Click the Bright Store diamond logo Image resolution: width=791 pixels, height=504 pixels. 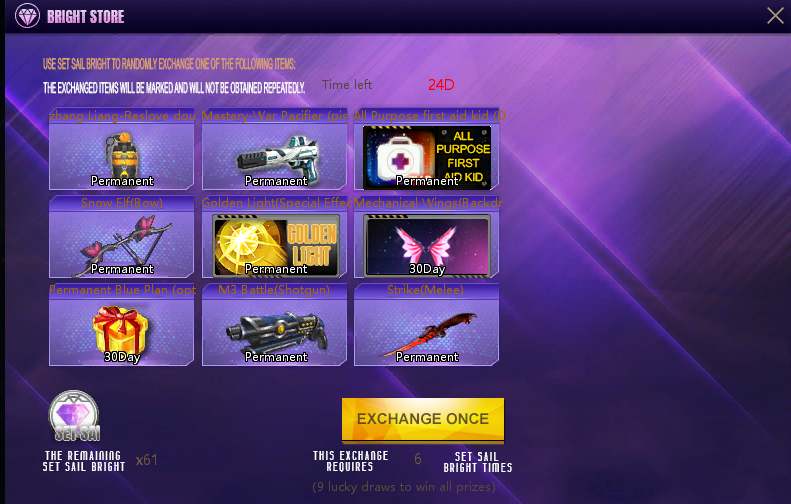click(27, 16)
